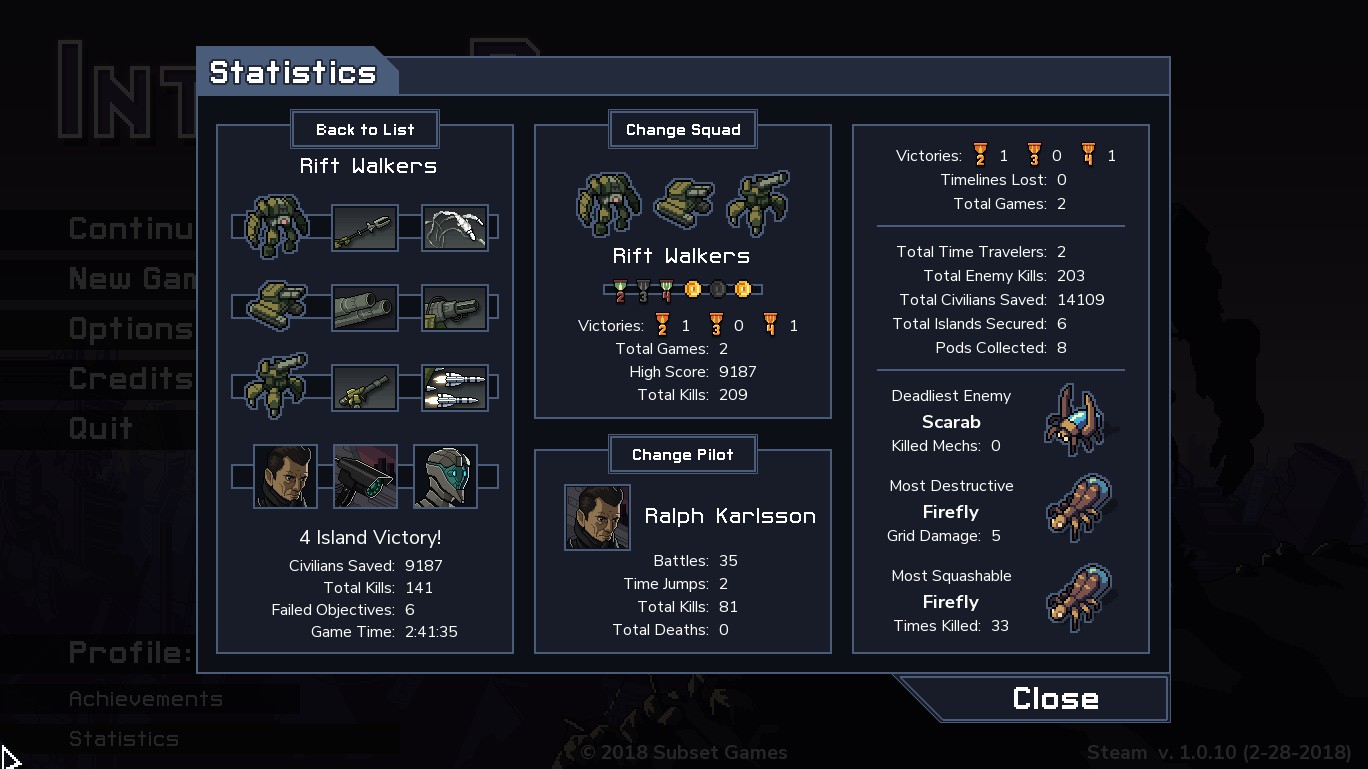This screenshot has height=769, width=1368.
Task: Close the Statistics window
Action: (1054, 698)
